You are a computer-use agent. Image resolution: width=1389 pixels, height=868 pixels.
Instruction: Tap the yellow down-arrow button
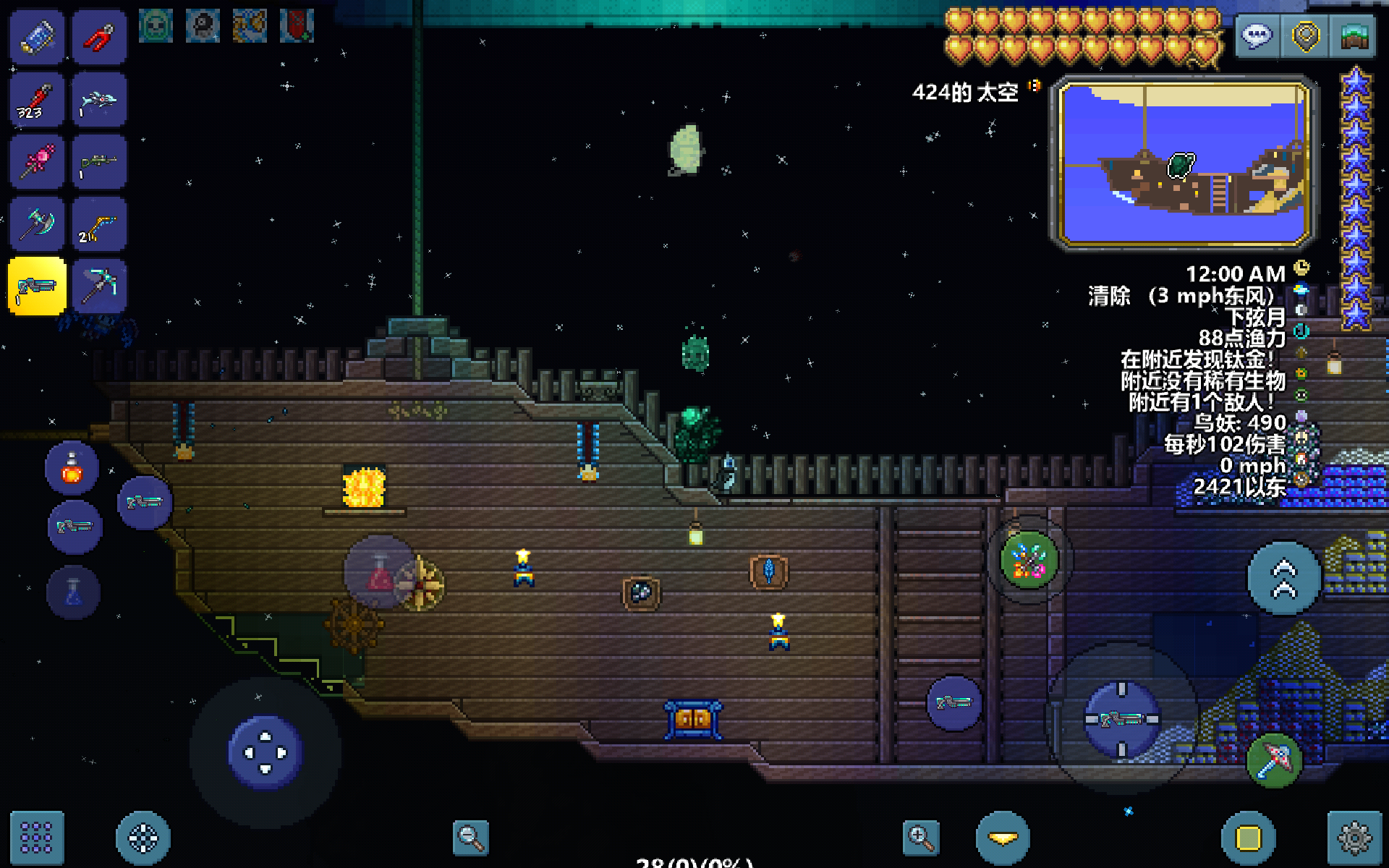point(1003,838)
